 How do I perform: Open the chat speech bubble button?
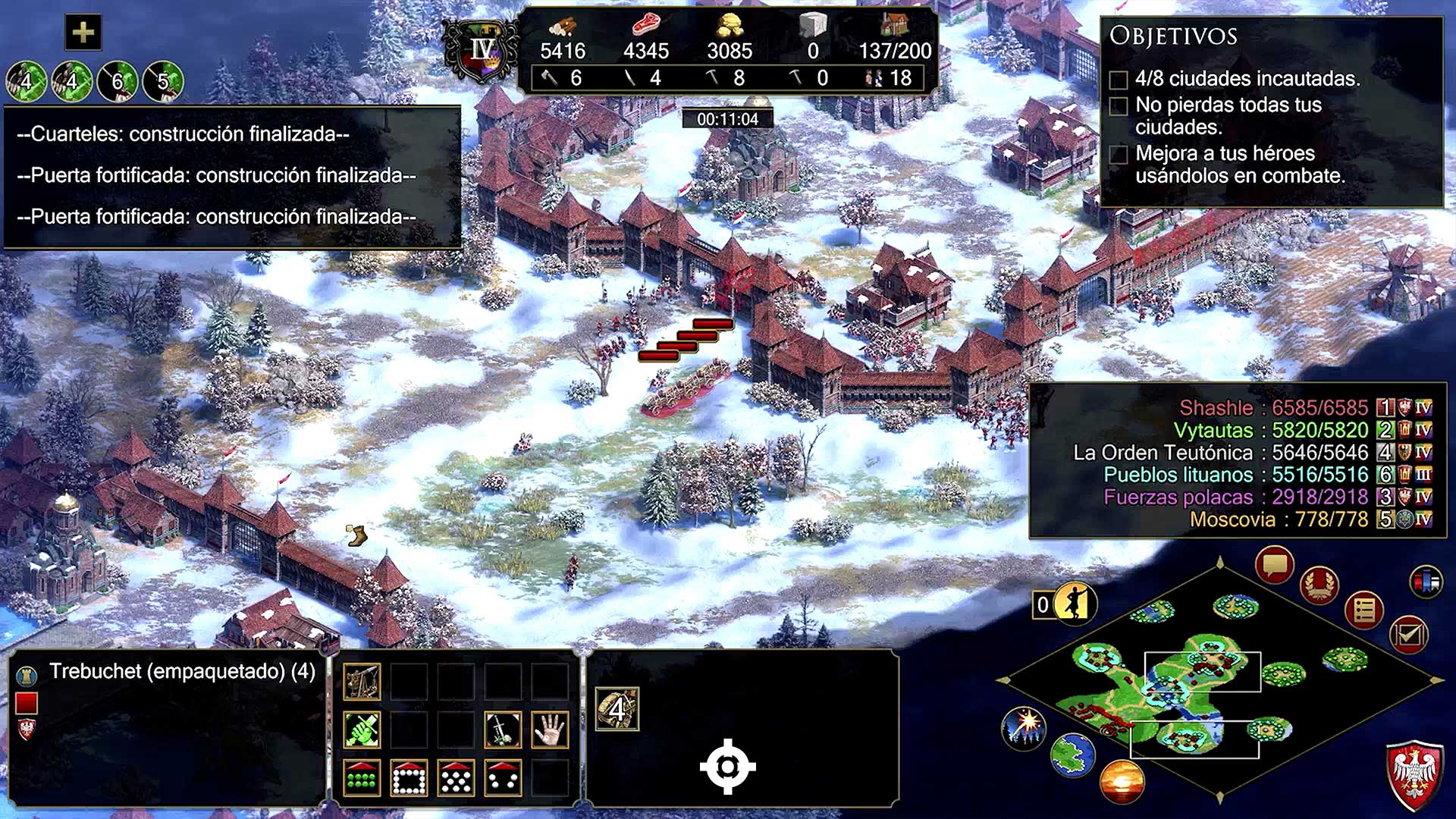coord(1275,566)
